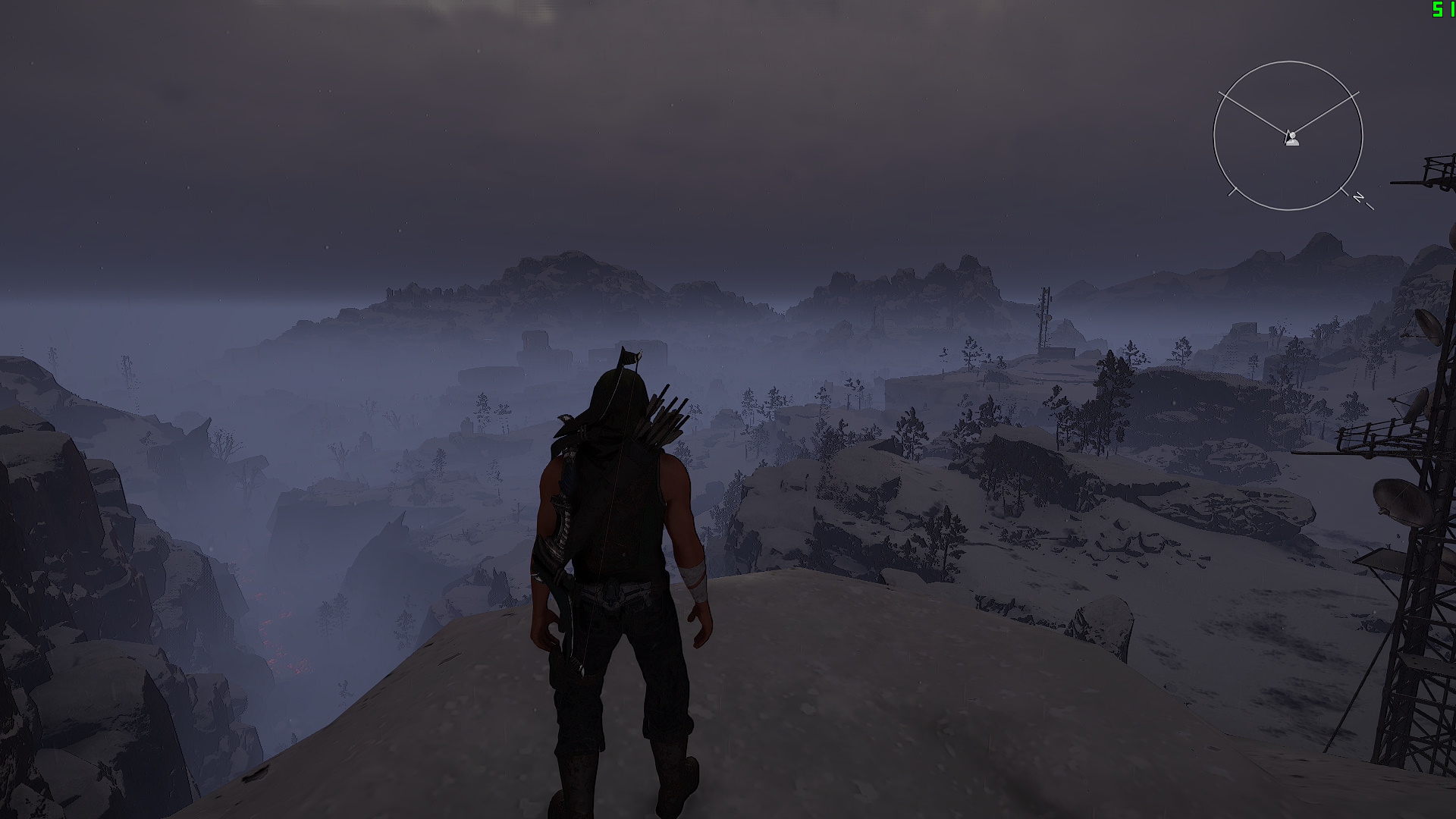Click the green bar next to the FPS number
This screenshot has height=819, width=1456.
(x=1453, y=9)
